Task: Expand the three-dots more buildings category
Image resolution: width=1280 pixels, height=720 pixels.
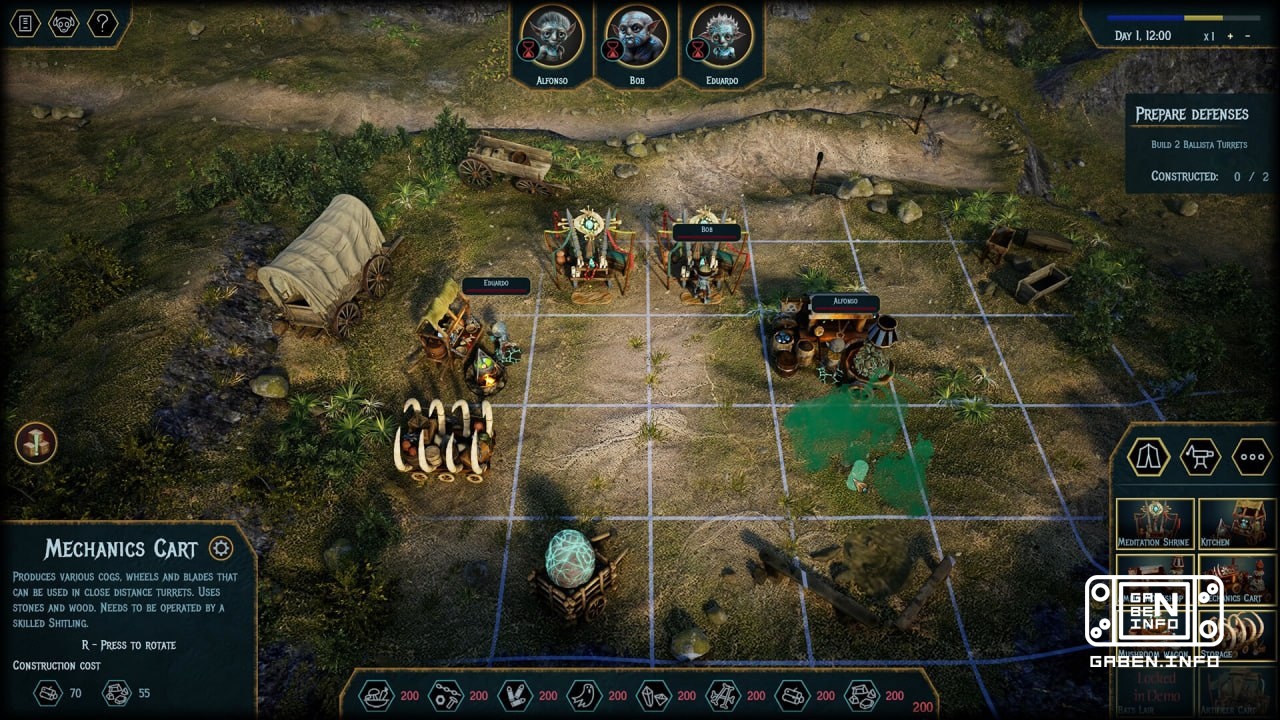Action: click(x=1251, y=457)
